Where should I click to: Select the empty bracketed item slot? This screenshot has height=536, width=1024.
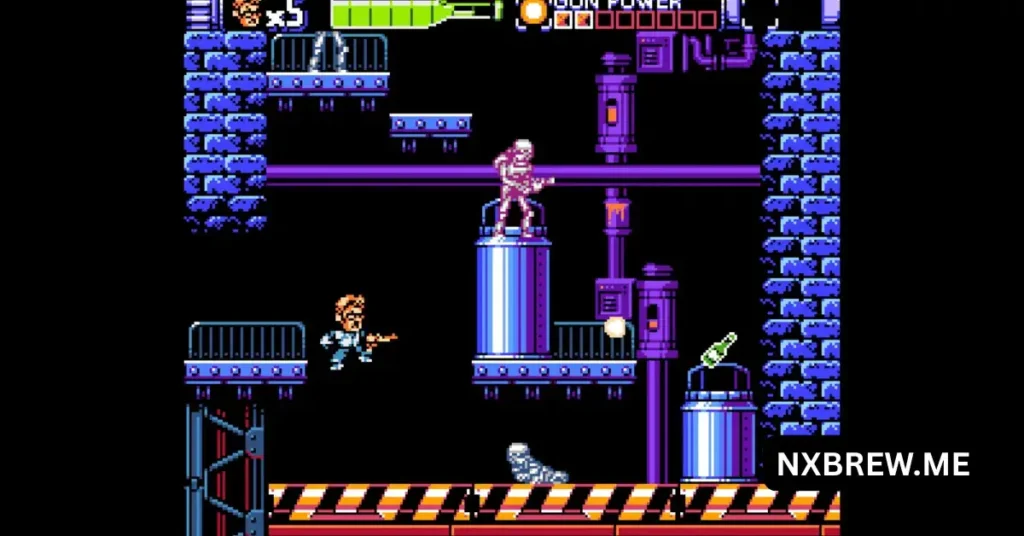tap(760, 12)
